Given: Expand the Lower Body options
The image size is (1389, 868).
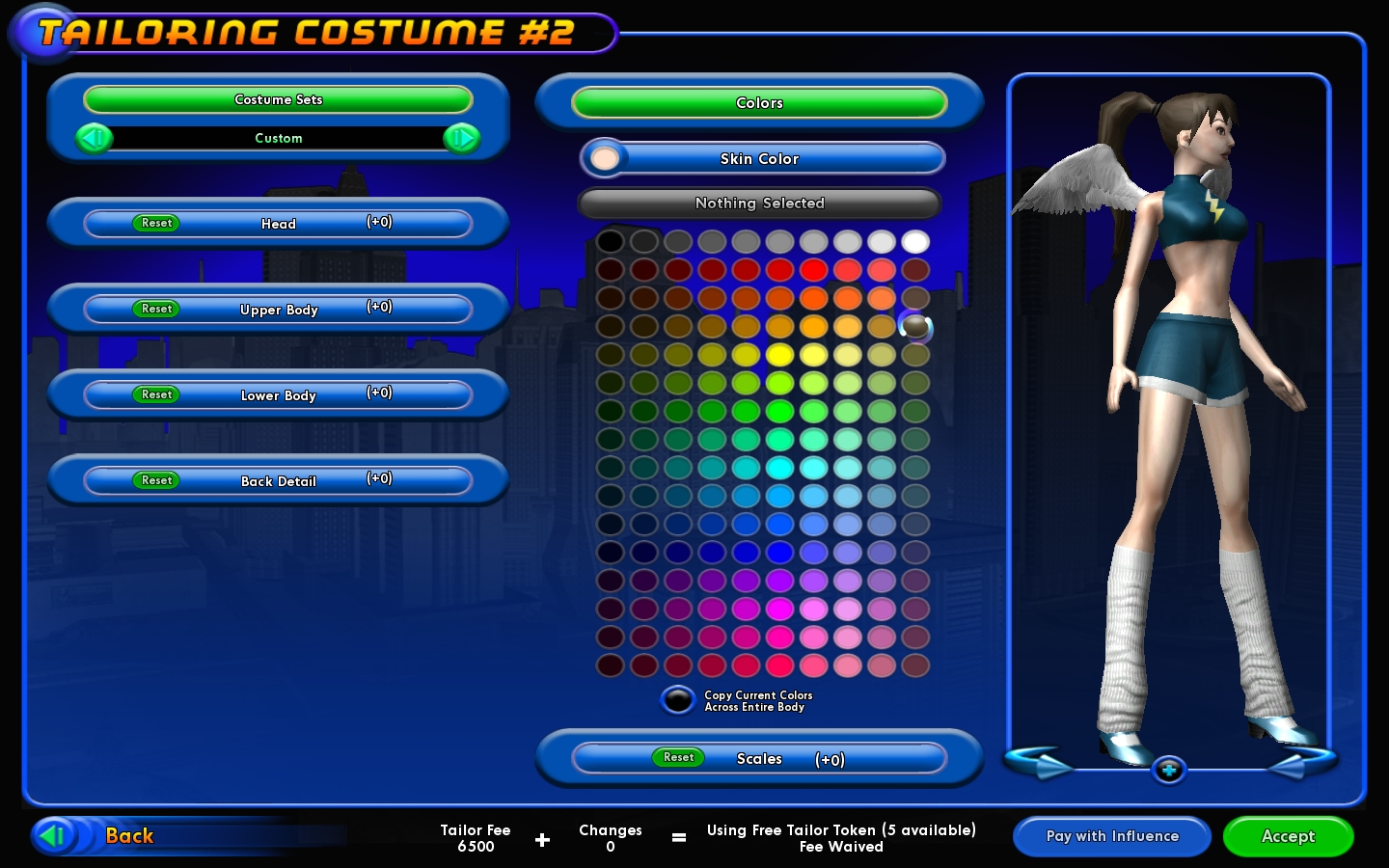Looking at the screenshot, I should [x=279, y=395].
